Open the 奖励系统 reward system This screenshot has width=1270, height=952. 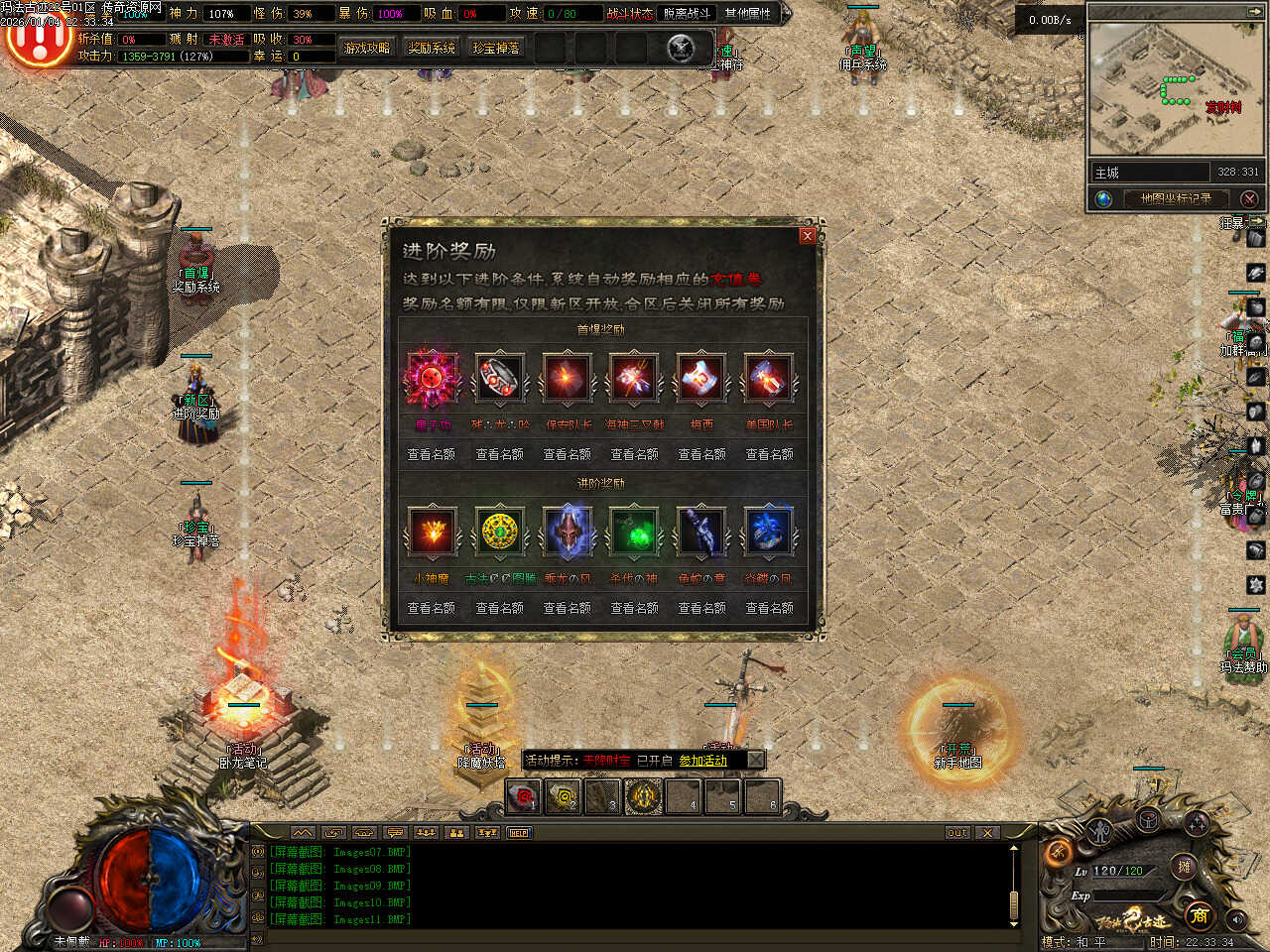pyautogui.click(x=432, y=48)
